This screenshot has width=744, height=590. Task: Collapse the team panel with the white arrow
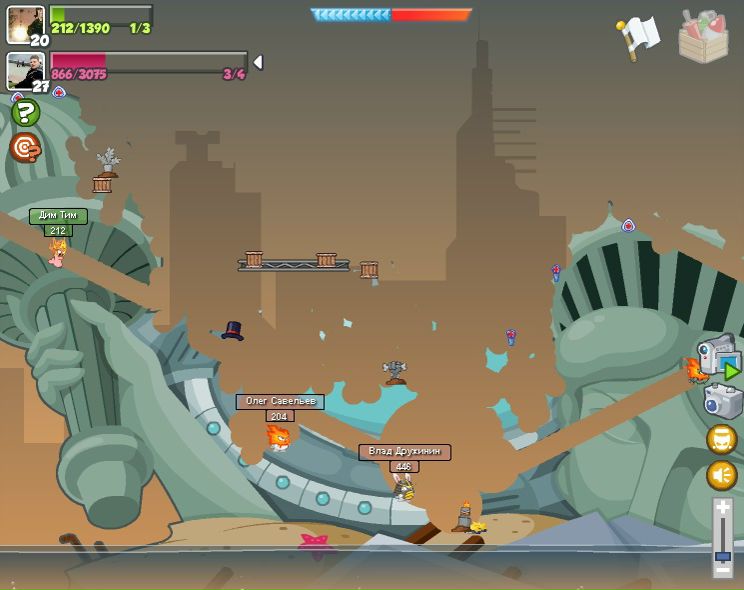(258, 62)
